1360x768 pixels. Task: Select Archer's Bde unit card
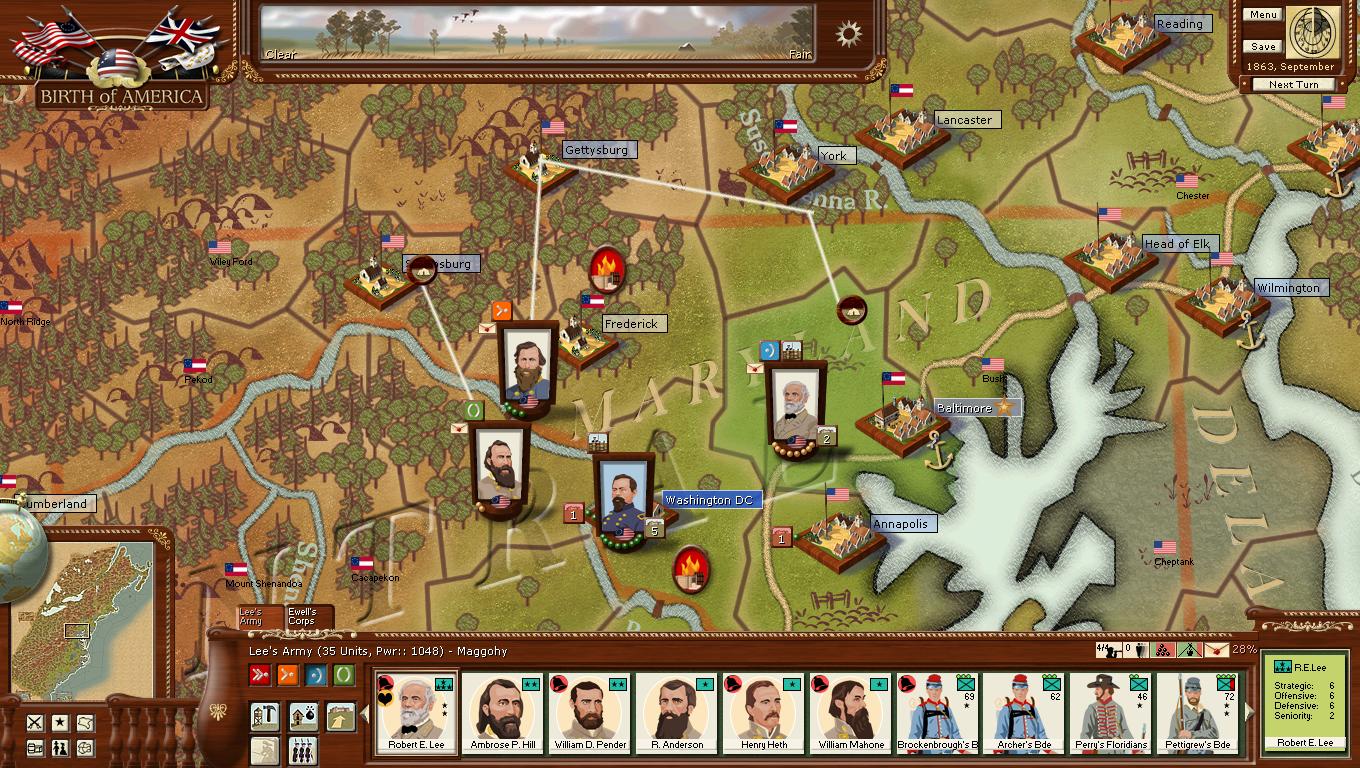tap(1022, 712)
